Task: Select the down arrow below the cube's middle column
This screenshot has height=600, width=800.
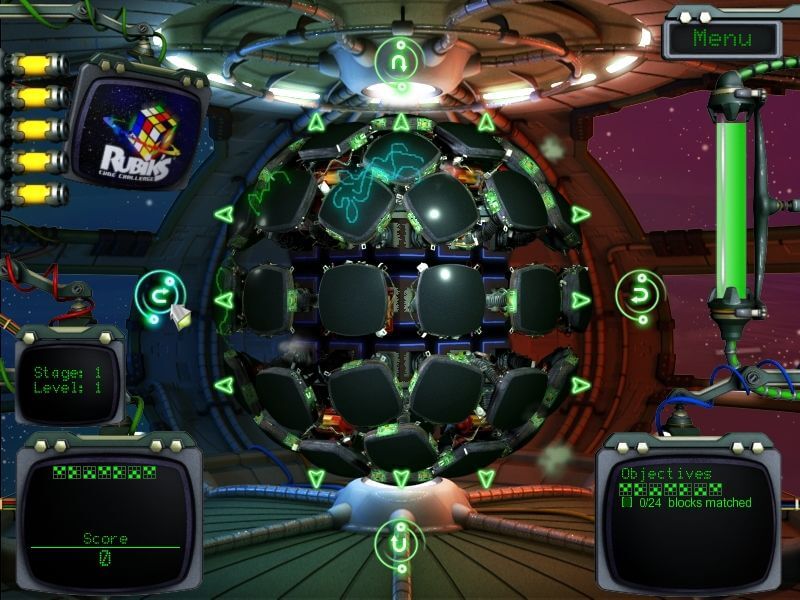Action: click(x=401, y=479)
